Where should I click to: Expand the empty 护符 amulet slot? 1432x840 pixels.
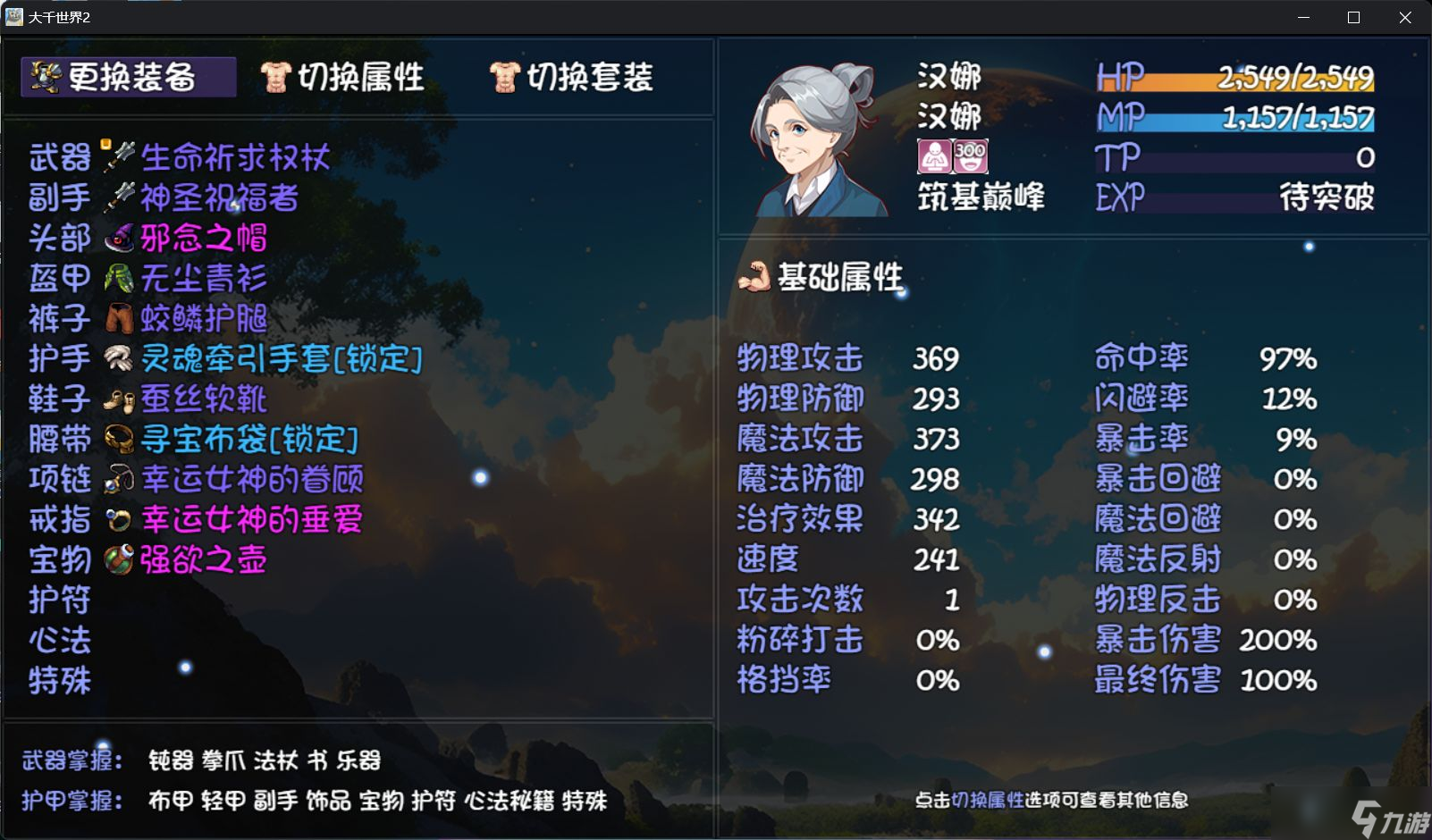coord(59,601)
